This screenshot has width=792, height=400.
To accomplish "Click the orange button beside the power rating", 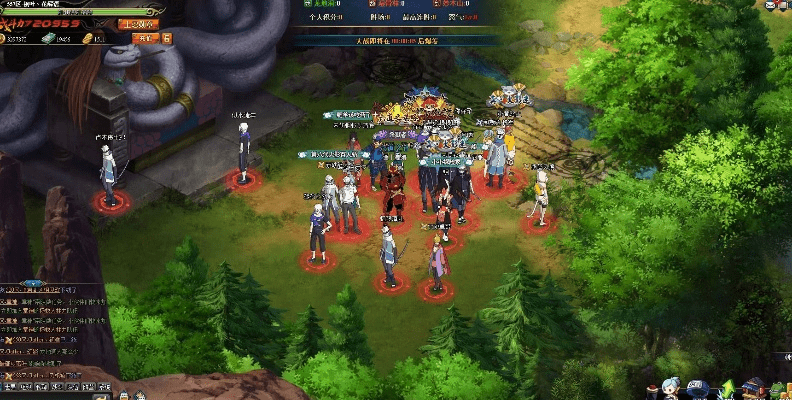I will (137, 23).
